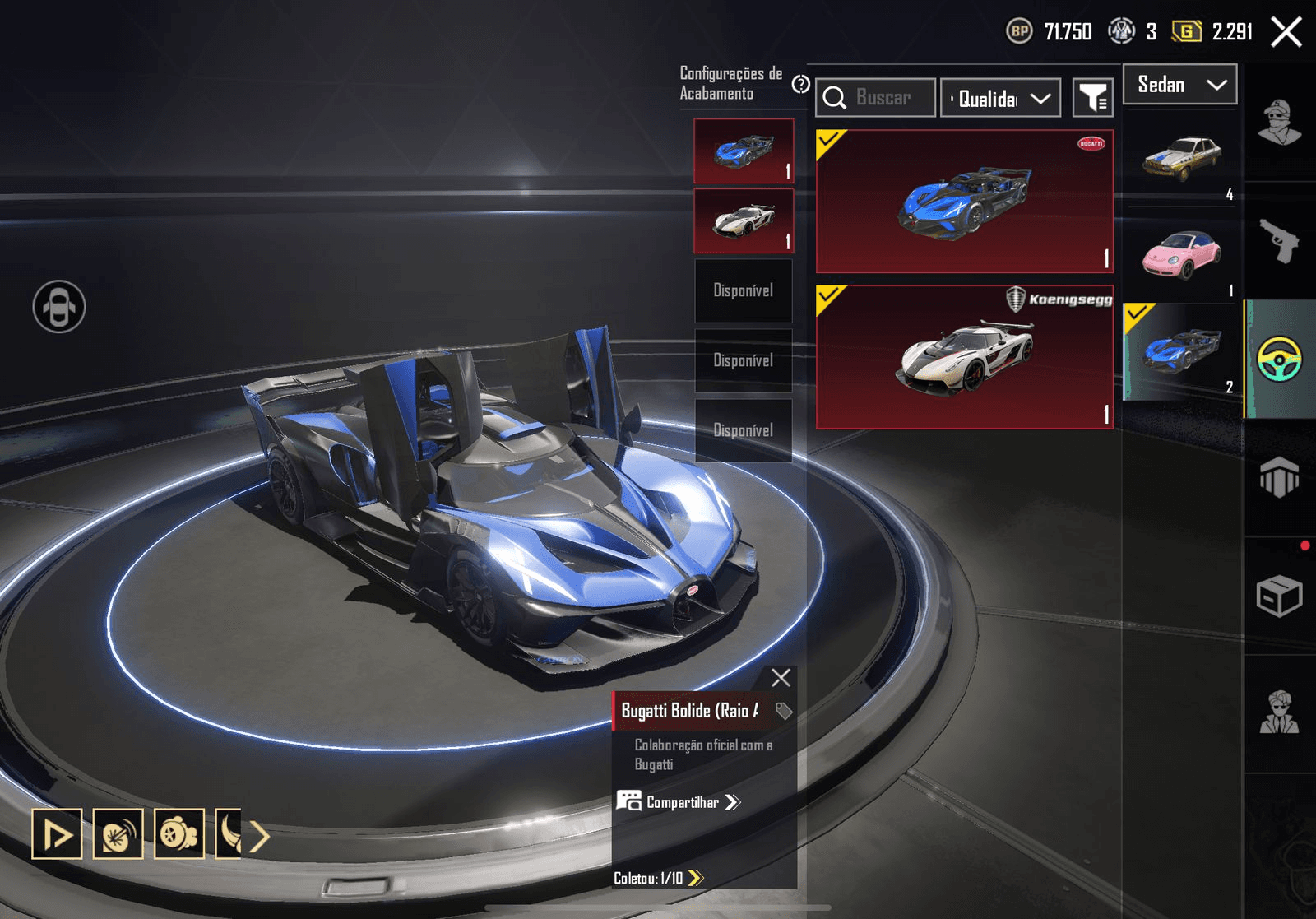
Task: Close the vehicle inventory screen
Action: 1286,33
